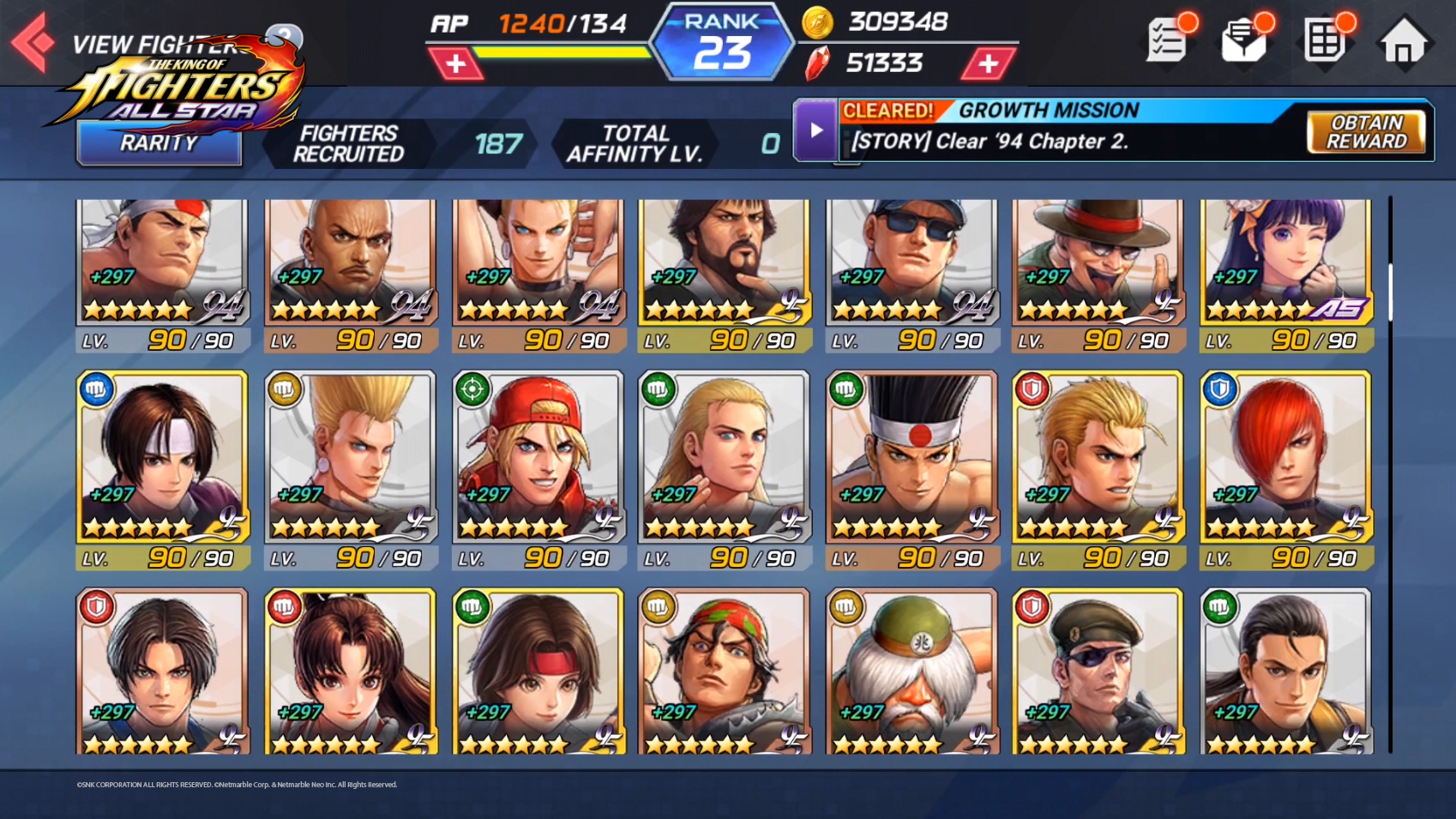The height and width of the screenshot is (819, 1456).
Task: Expand growth mission with purple arrow
Action: [x=815, y=130]
